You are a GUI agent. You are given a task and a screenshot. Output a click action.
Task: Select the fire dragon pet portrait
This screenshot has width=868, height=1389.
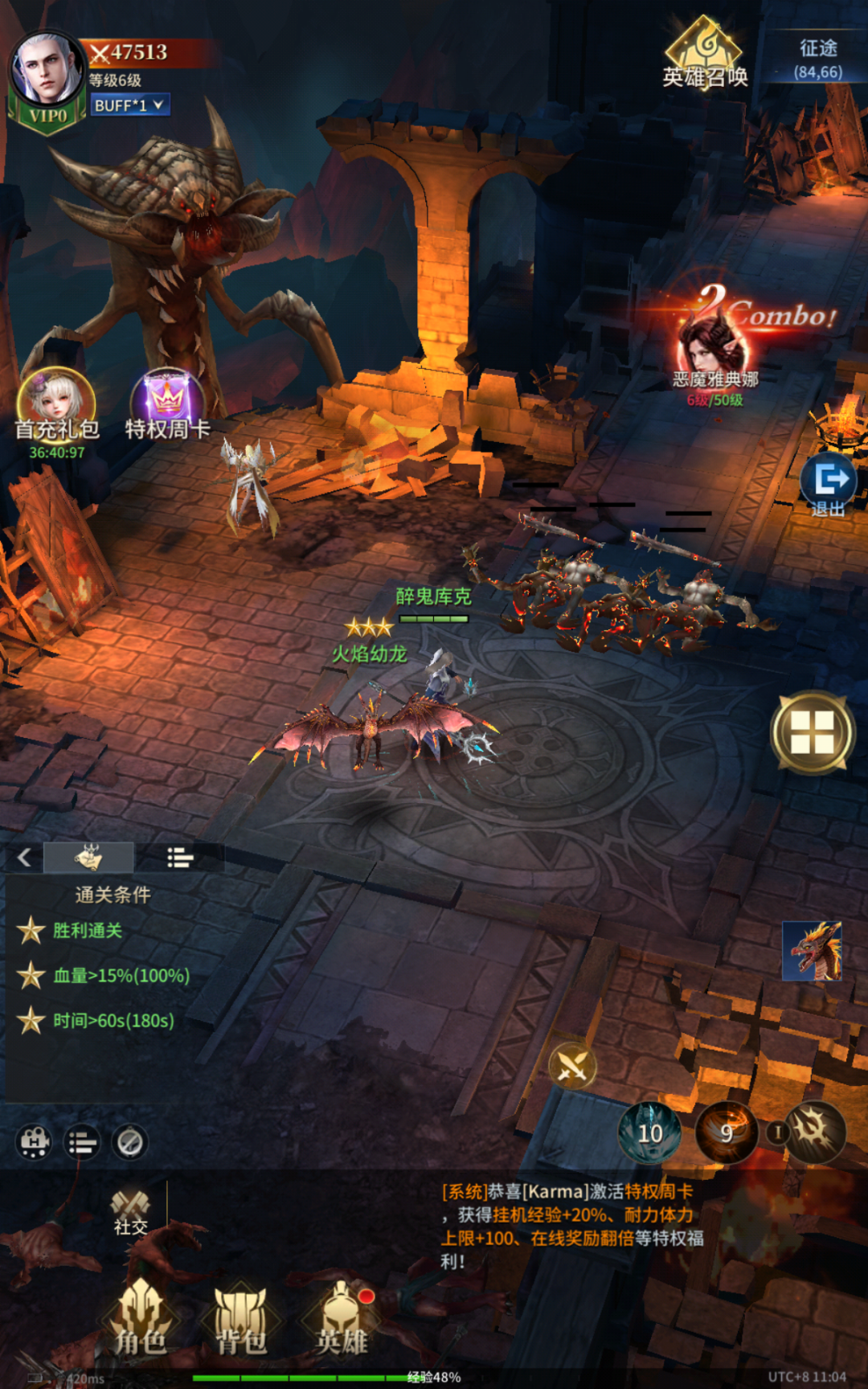point(812,951)
